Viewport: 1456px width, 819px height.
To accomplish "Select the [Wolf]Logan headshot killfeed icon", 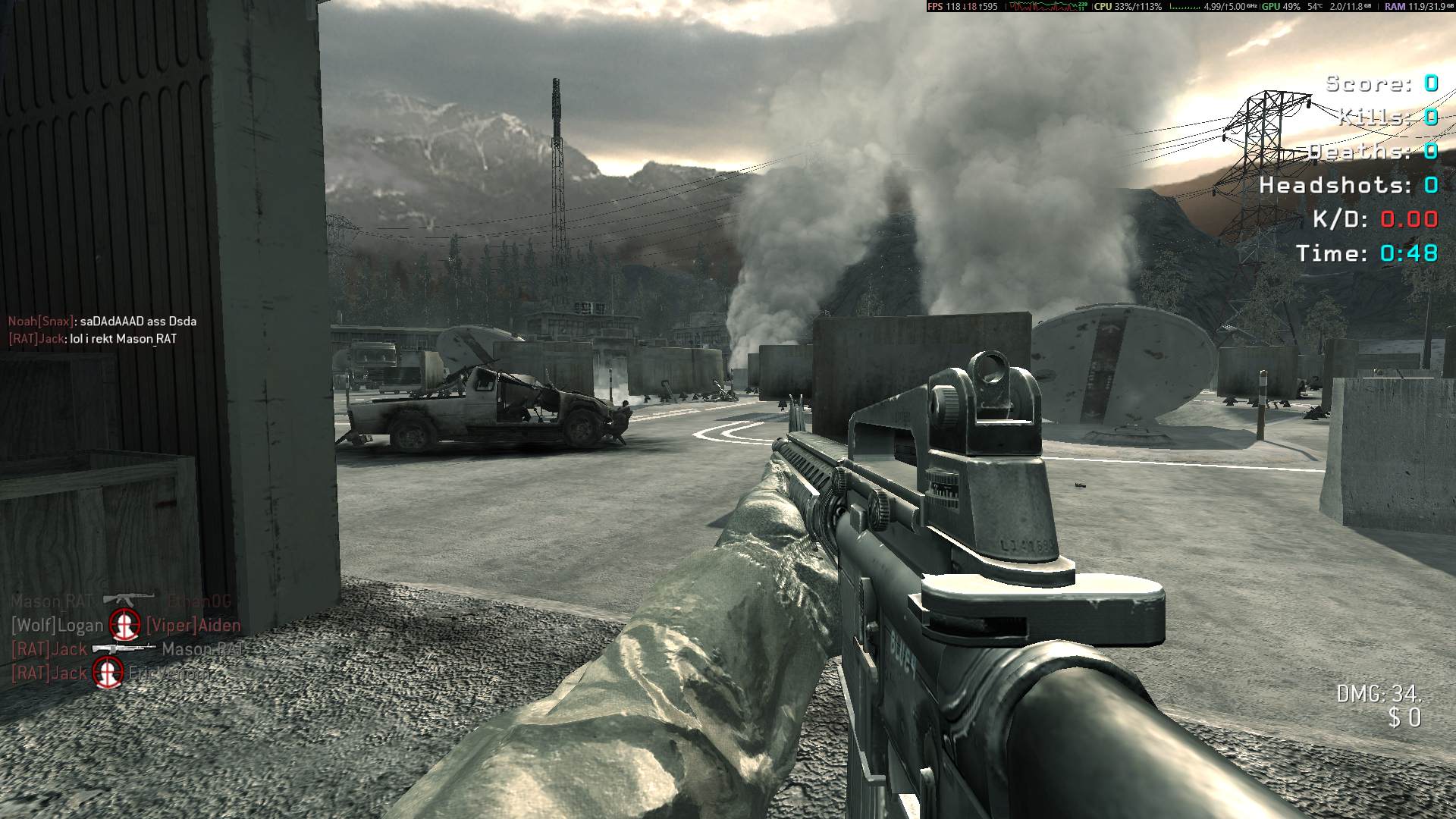I will click(124, 625).
